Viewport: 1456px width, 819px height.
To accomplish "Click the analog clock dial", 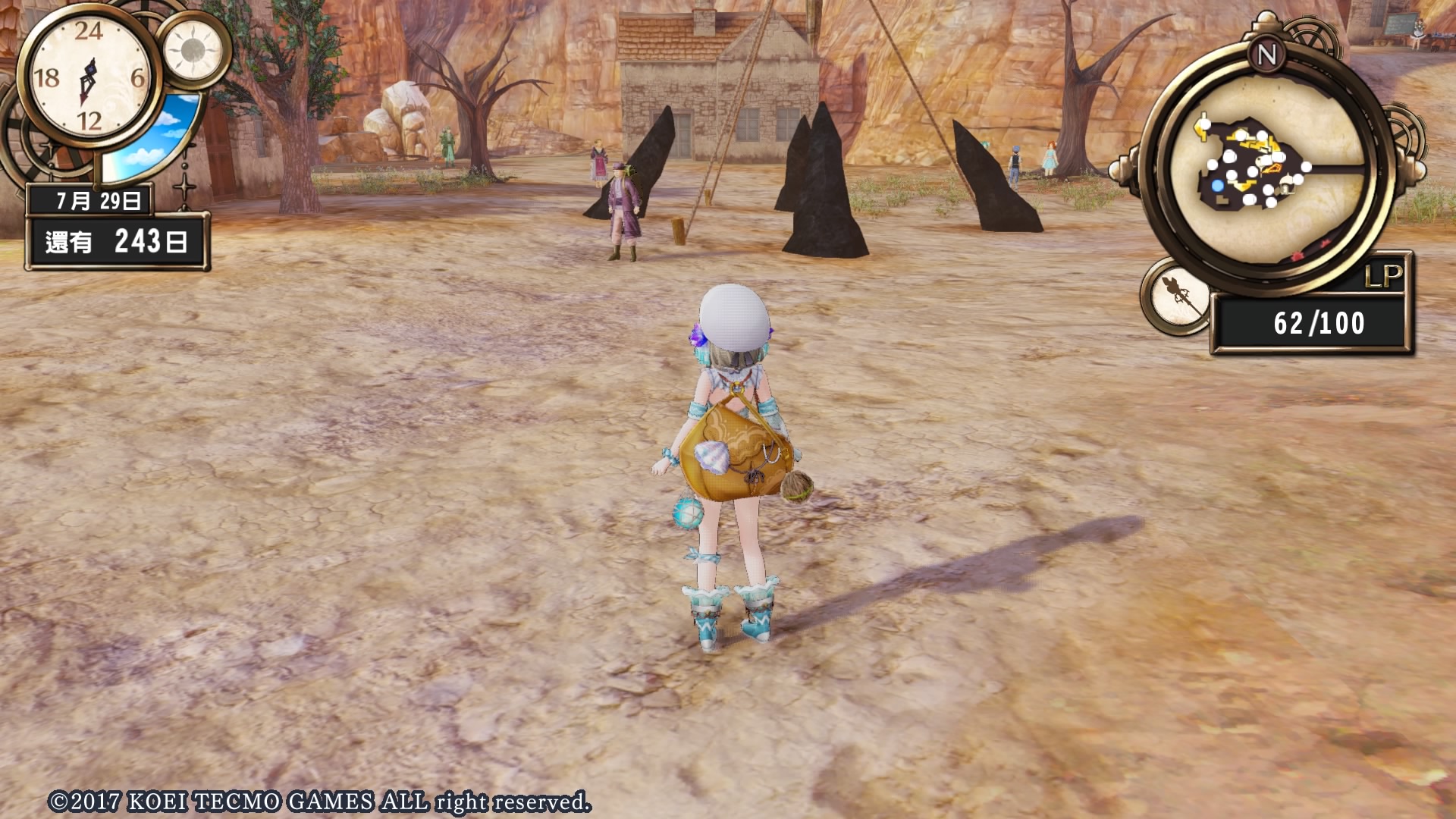I will pos(89,76).
